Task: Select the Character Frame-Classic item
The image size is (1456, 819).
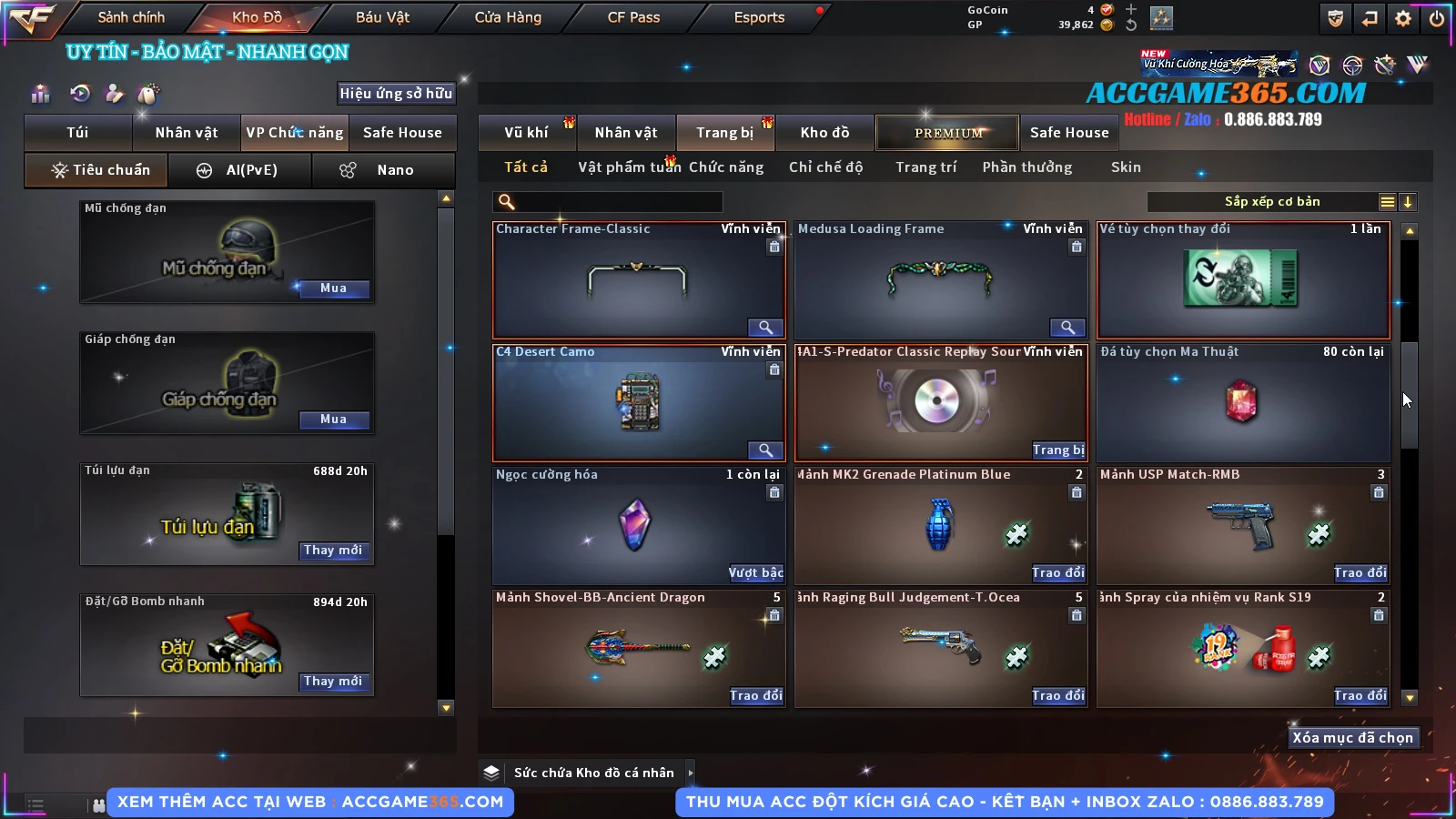Action: tap(637, 280)
